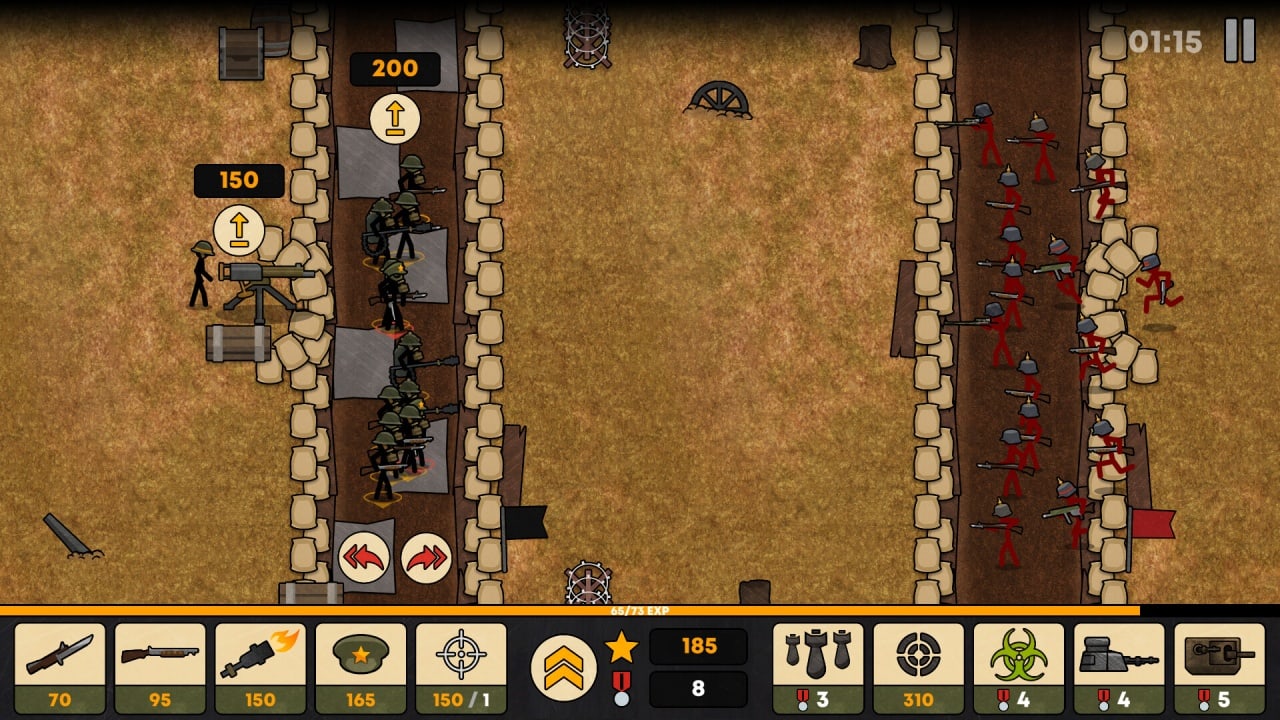The width and height of the screenshot is (1280, 720).
Task: Order troops forward with right arrow
Action: [426, 557]
